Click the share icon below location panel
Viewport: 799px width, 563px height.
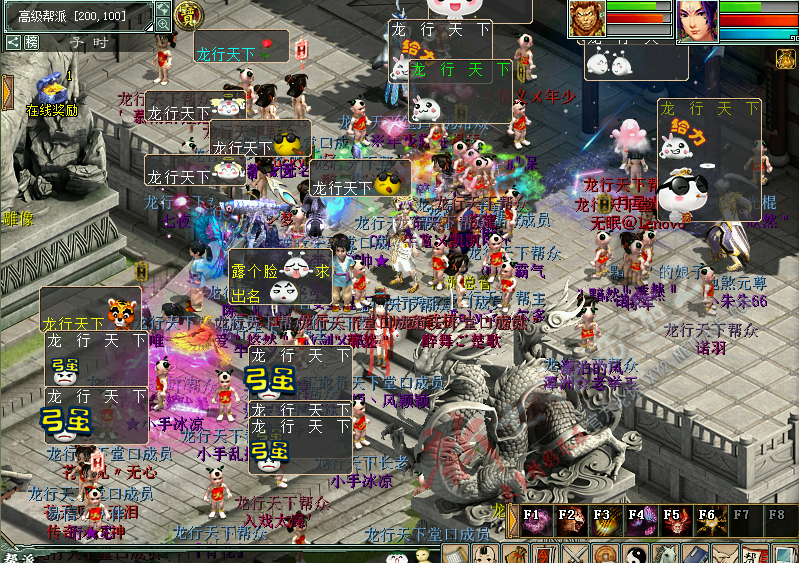(x=12, y=42)
